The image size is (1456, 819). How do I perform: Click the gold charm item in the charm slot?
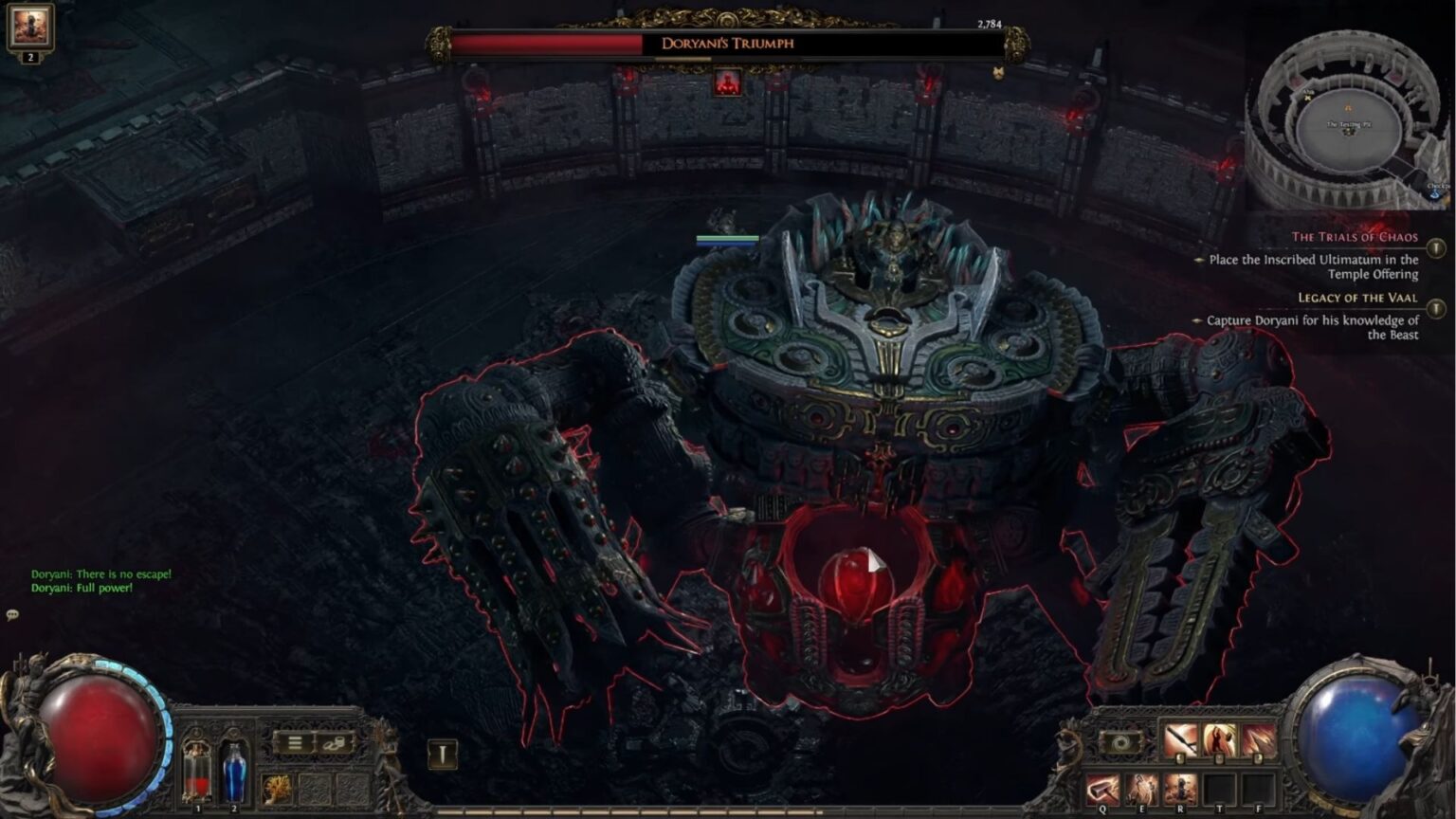pyautogui.click(x=276, y=790)
